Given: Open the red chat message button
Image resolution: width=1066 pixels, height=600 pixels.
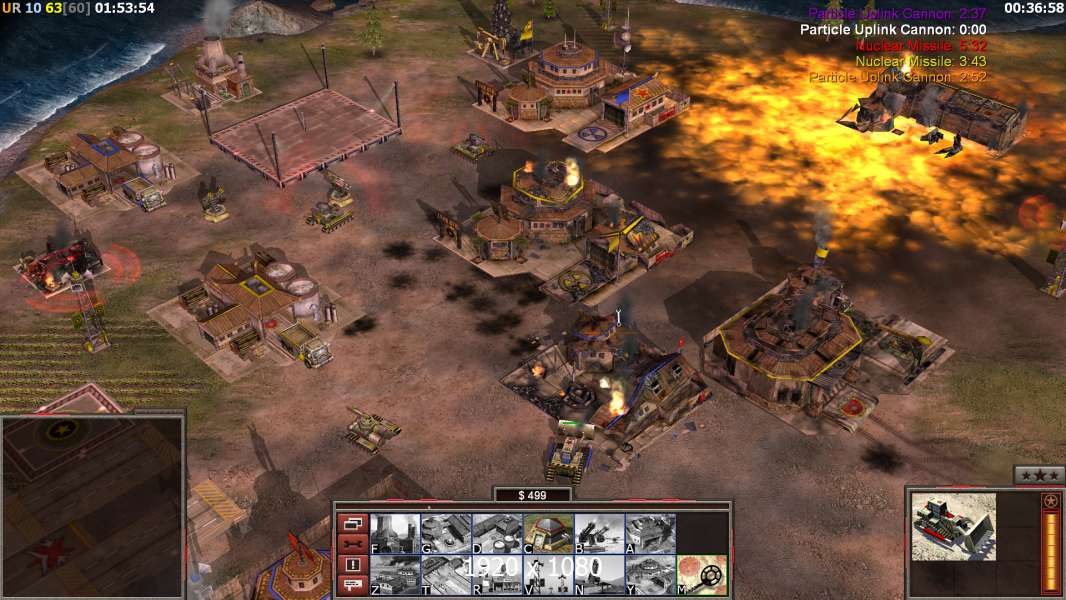Looking at the screenshot, I should tap(351, 585).
